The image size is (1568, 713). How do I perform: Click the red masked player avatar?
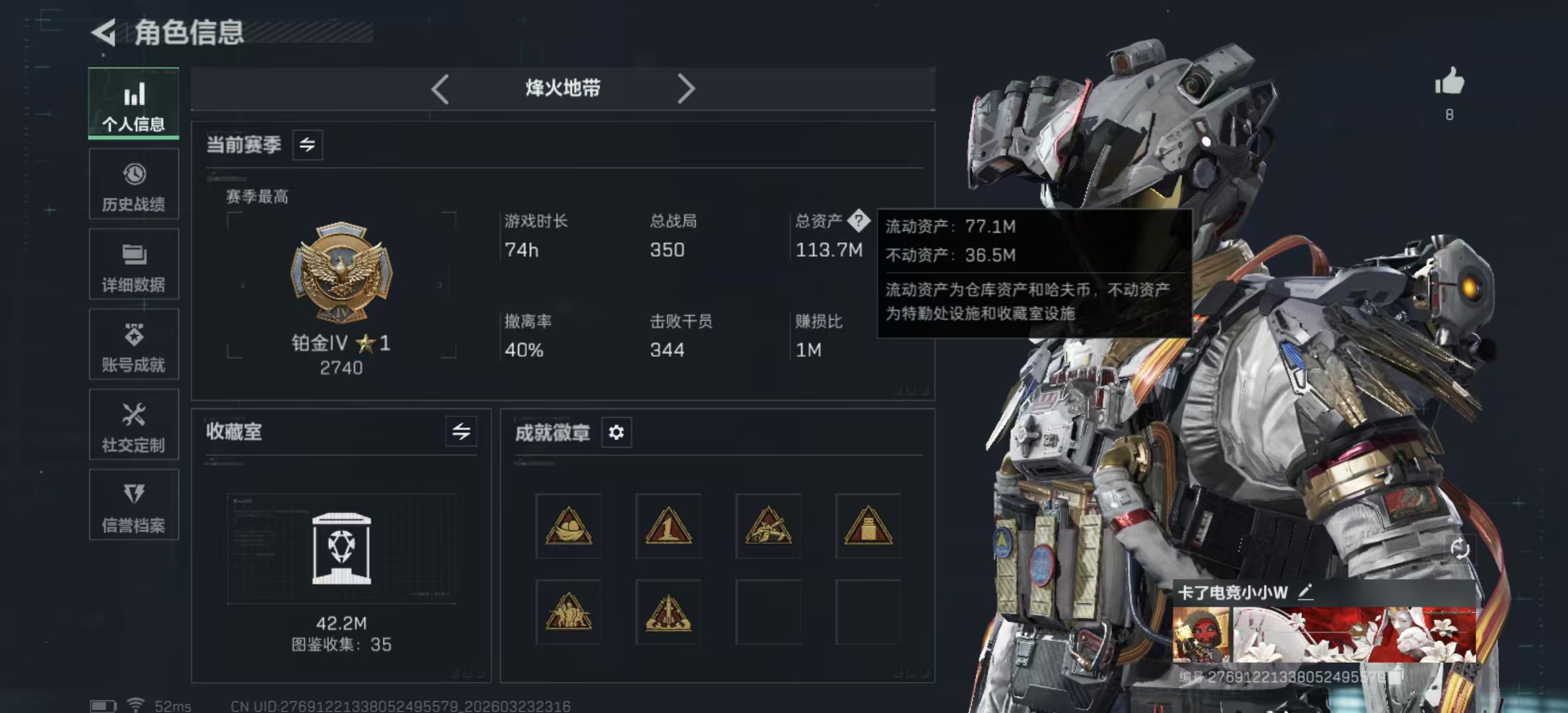[1201, 635]
